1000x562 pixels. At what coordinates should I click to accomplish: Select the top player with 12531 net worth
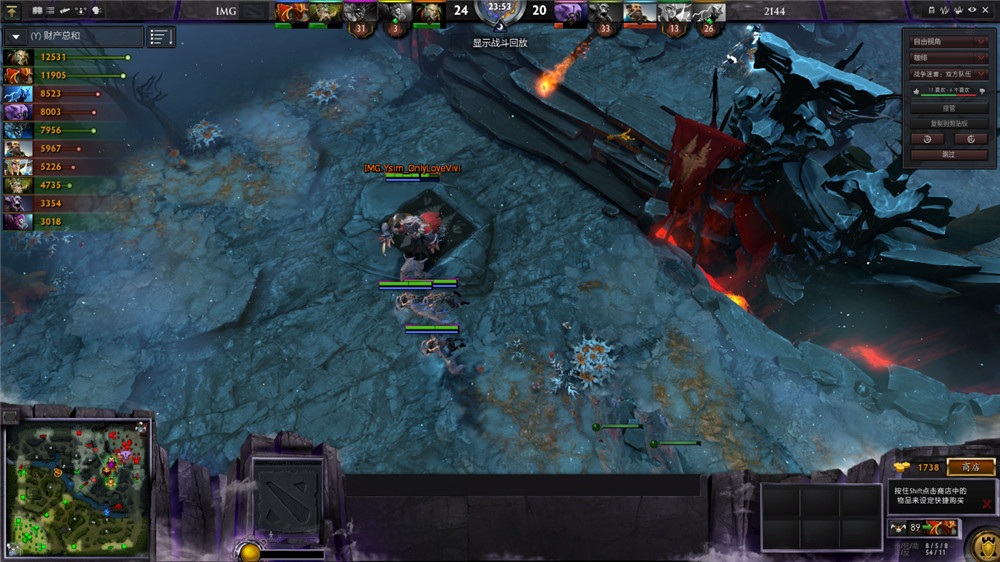click(65, 57)
